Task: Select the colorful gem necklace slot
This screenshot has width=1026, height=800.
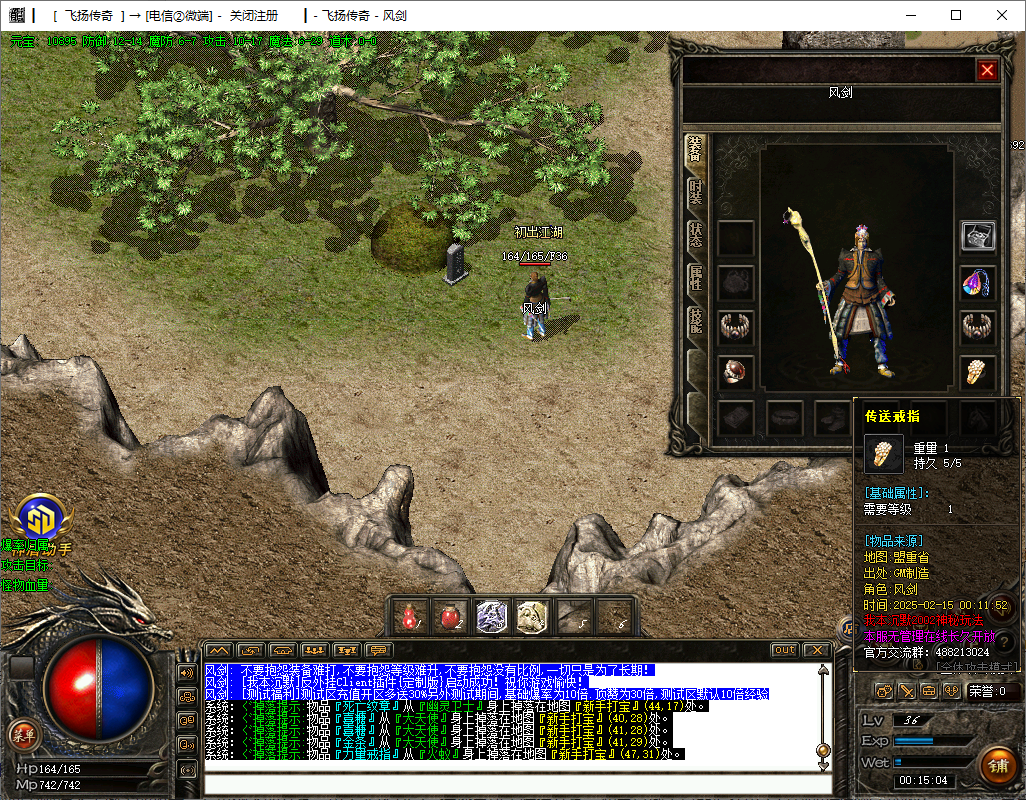Action: click(977, 283)
